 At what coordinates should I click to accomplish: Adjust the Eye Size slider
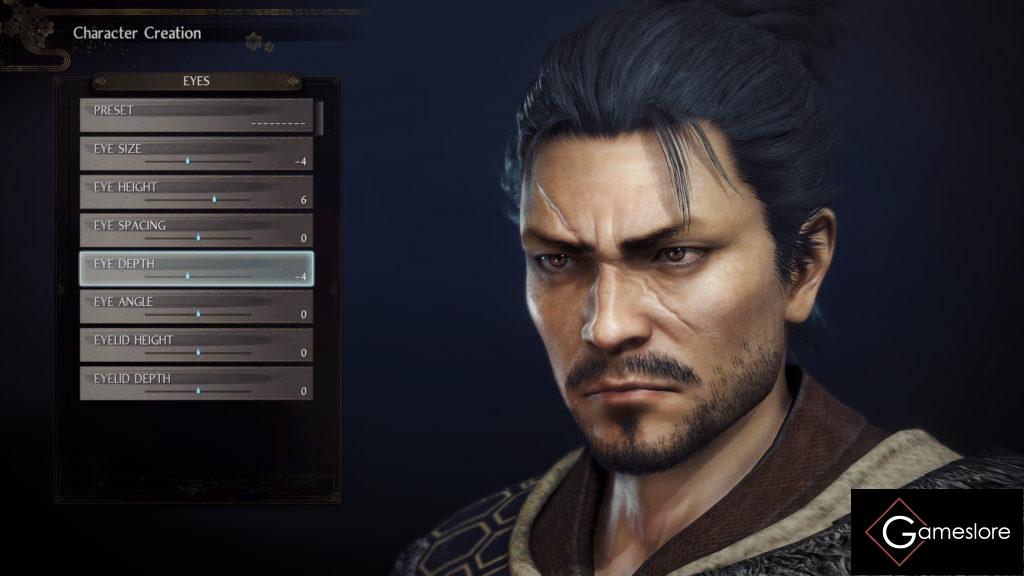pyautogui.click(x=187, y=160)
